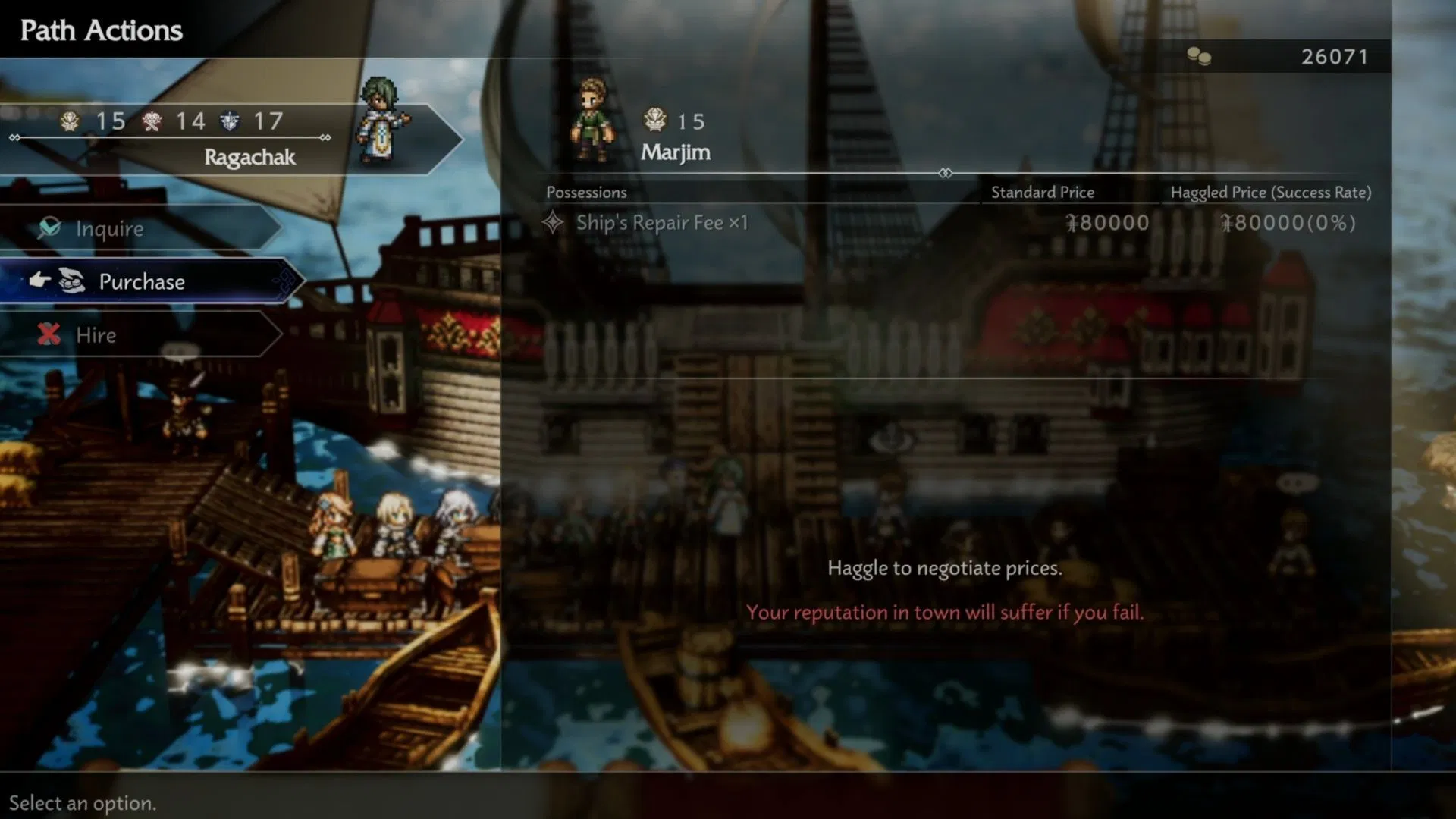Select the Ragachak character panel
This screenshot has height=819, width=1456.
pos(227,139)
